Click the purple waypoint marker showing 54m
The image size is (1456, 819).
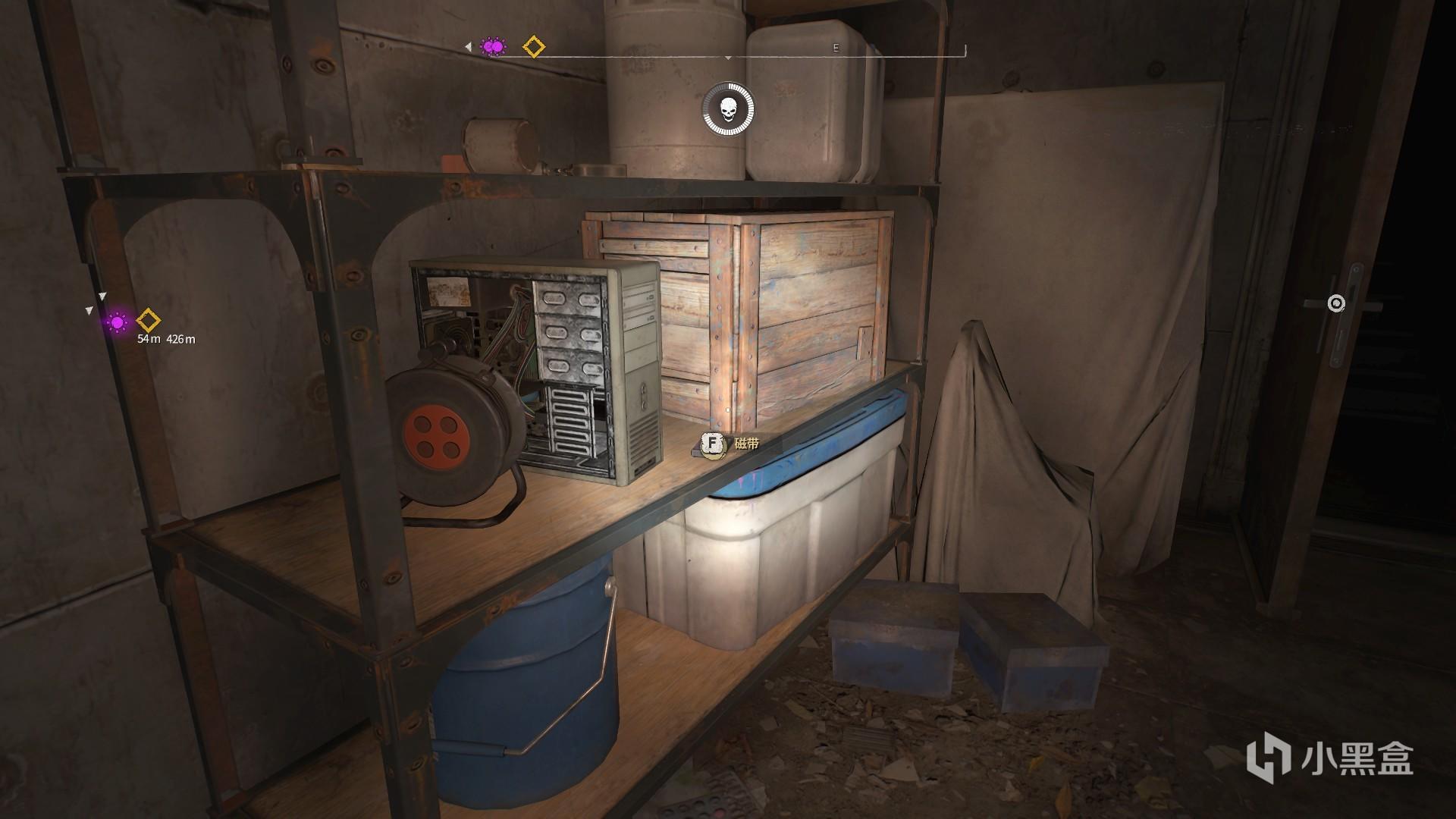[x=117, y=322]
